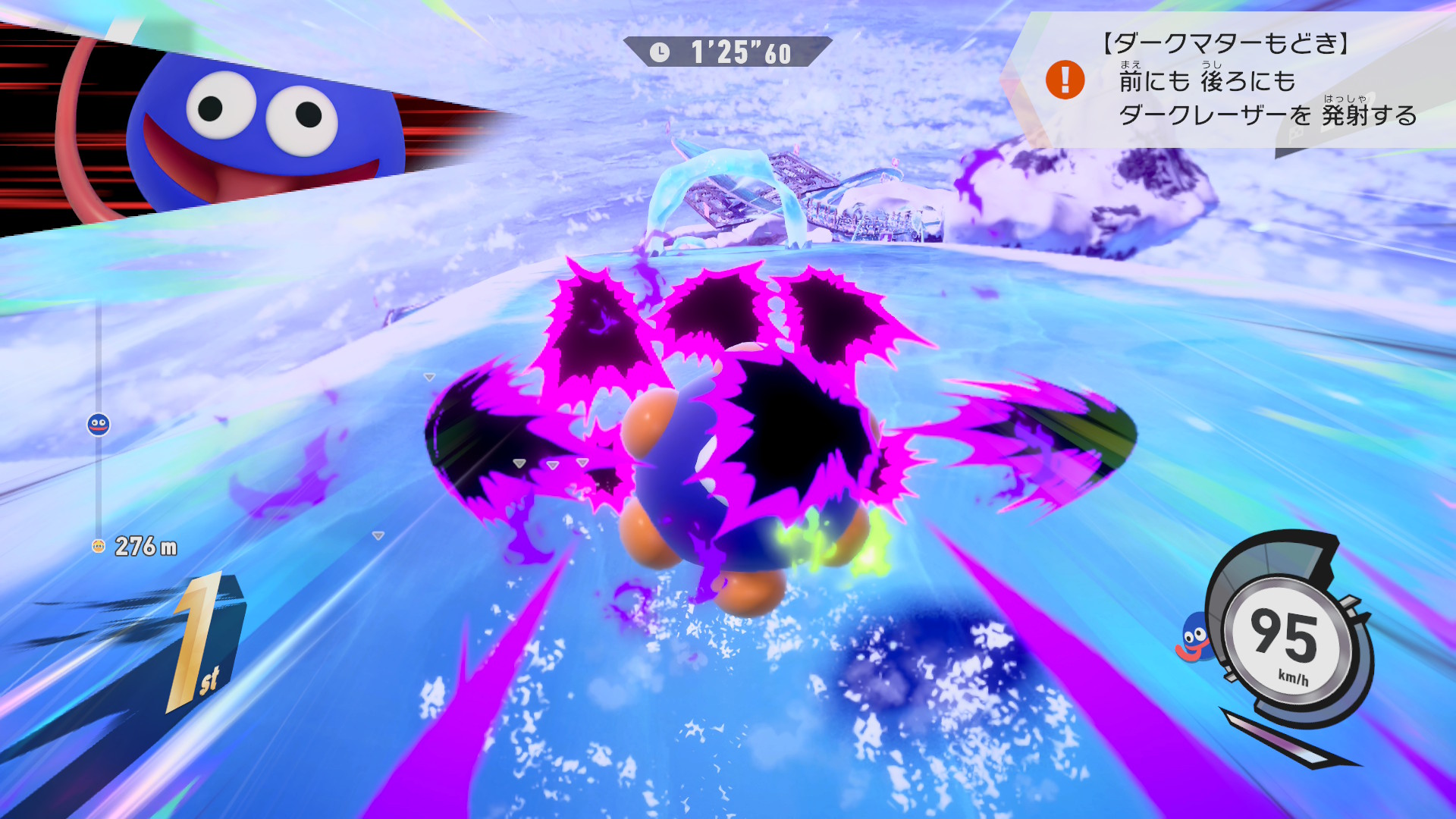This screenshot has height=819, width=1456.
Task: Click the yellow rival marker beside 276 m
Action: pos(98,546)
